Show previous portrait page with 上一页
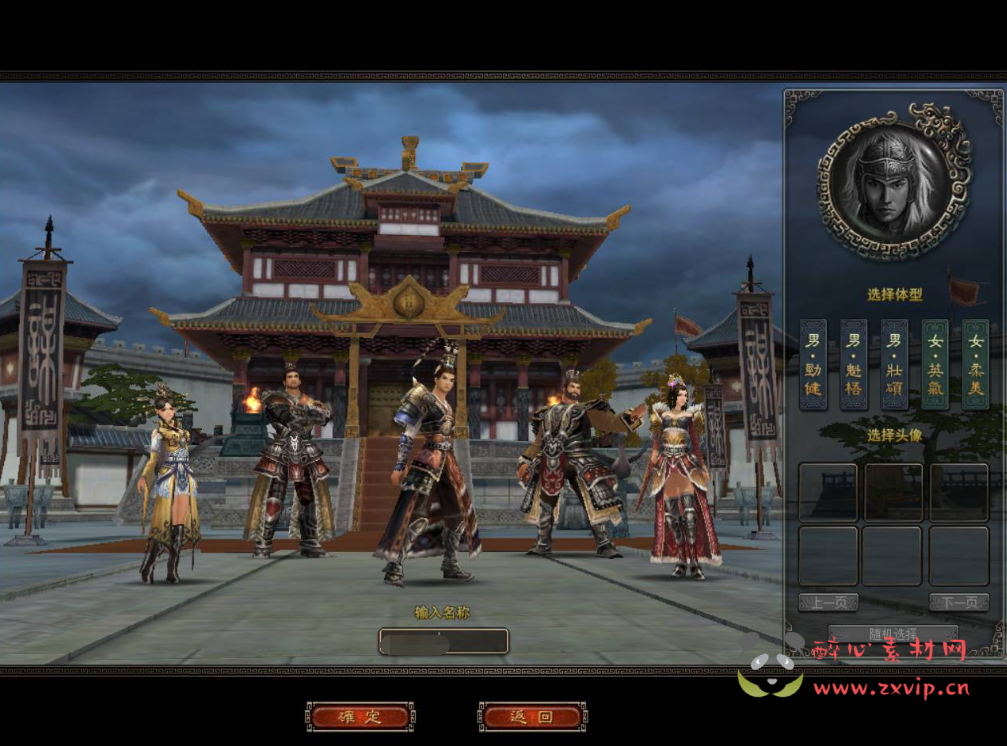The image size is (1007, 746). [828, 603]
